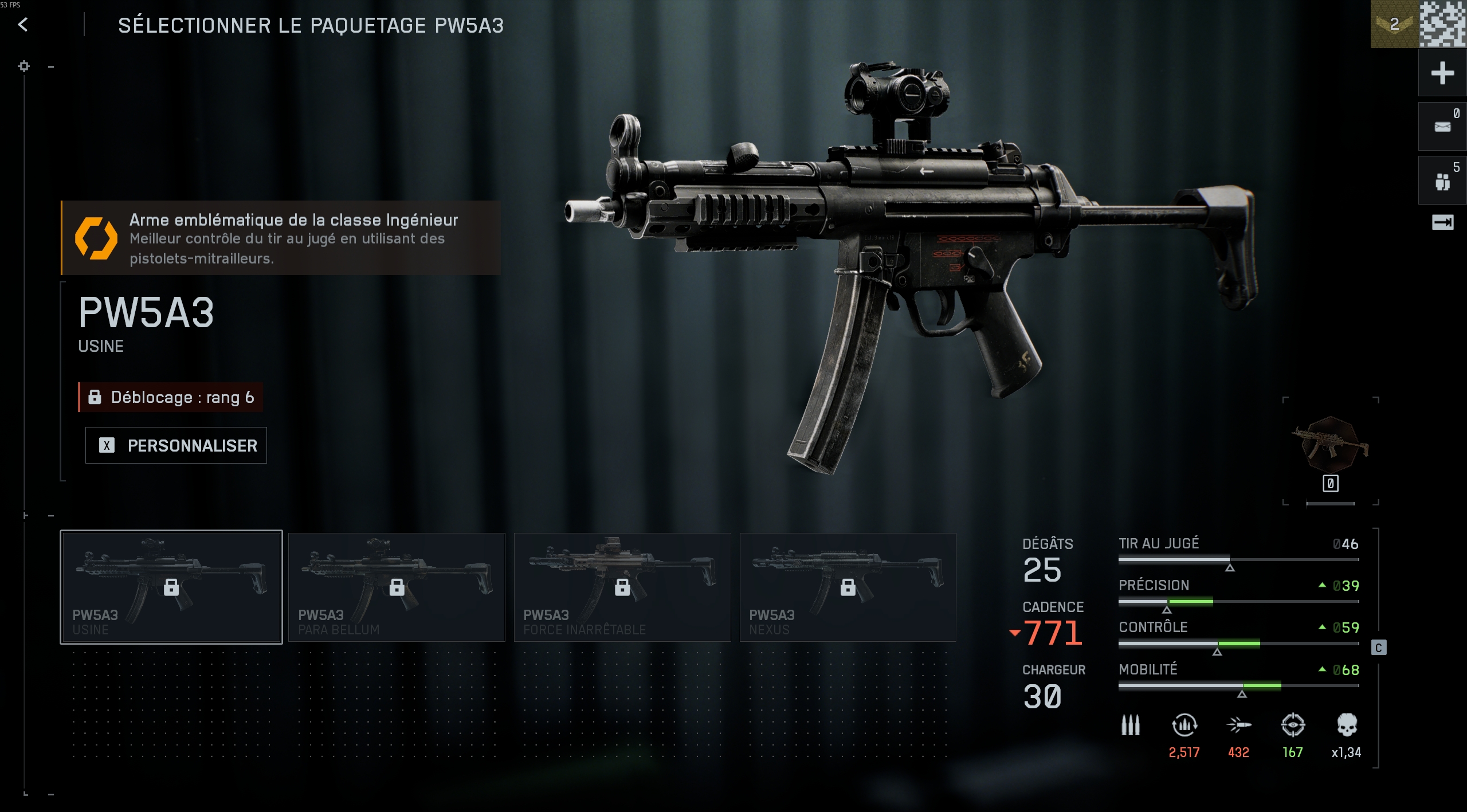Screen dimensions: 1467x812
Task: Click the collapse panel arrow icon
Action: point(1442,222)
